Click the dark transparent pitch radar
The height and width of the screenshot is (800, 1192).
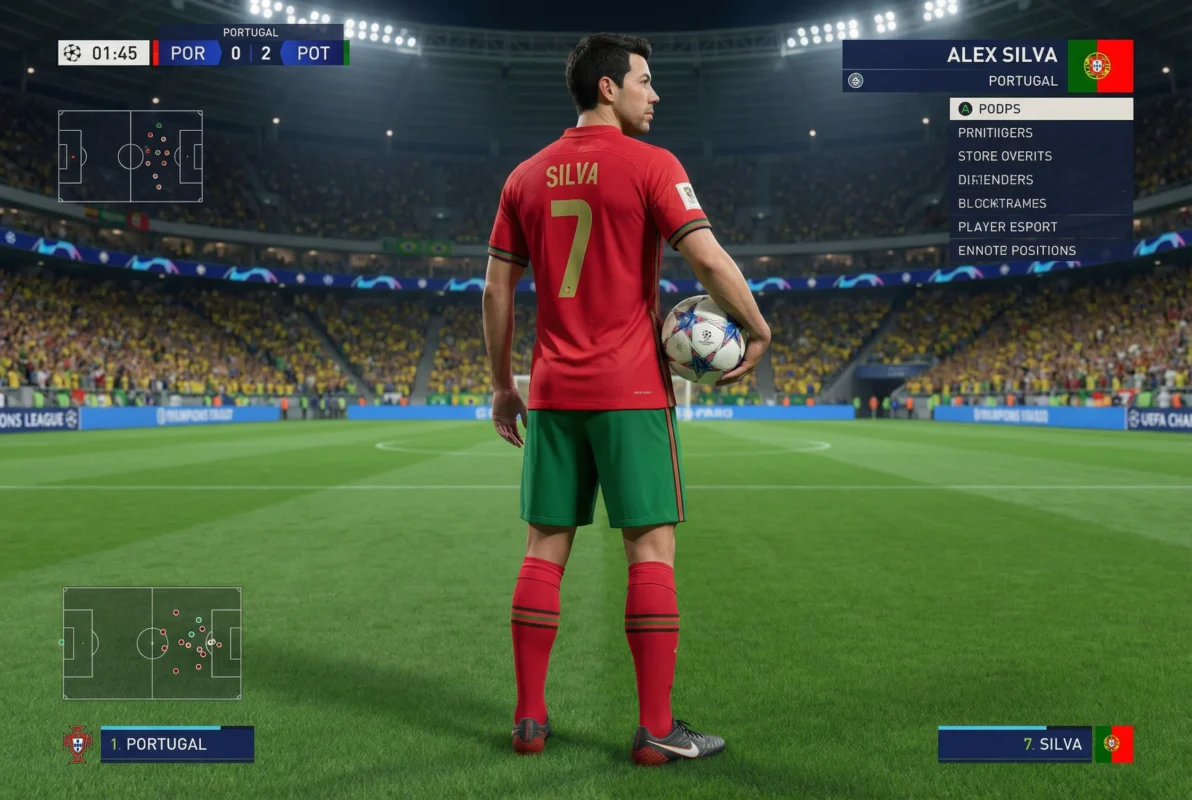click(130, 157)
